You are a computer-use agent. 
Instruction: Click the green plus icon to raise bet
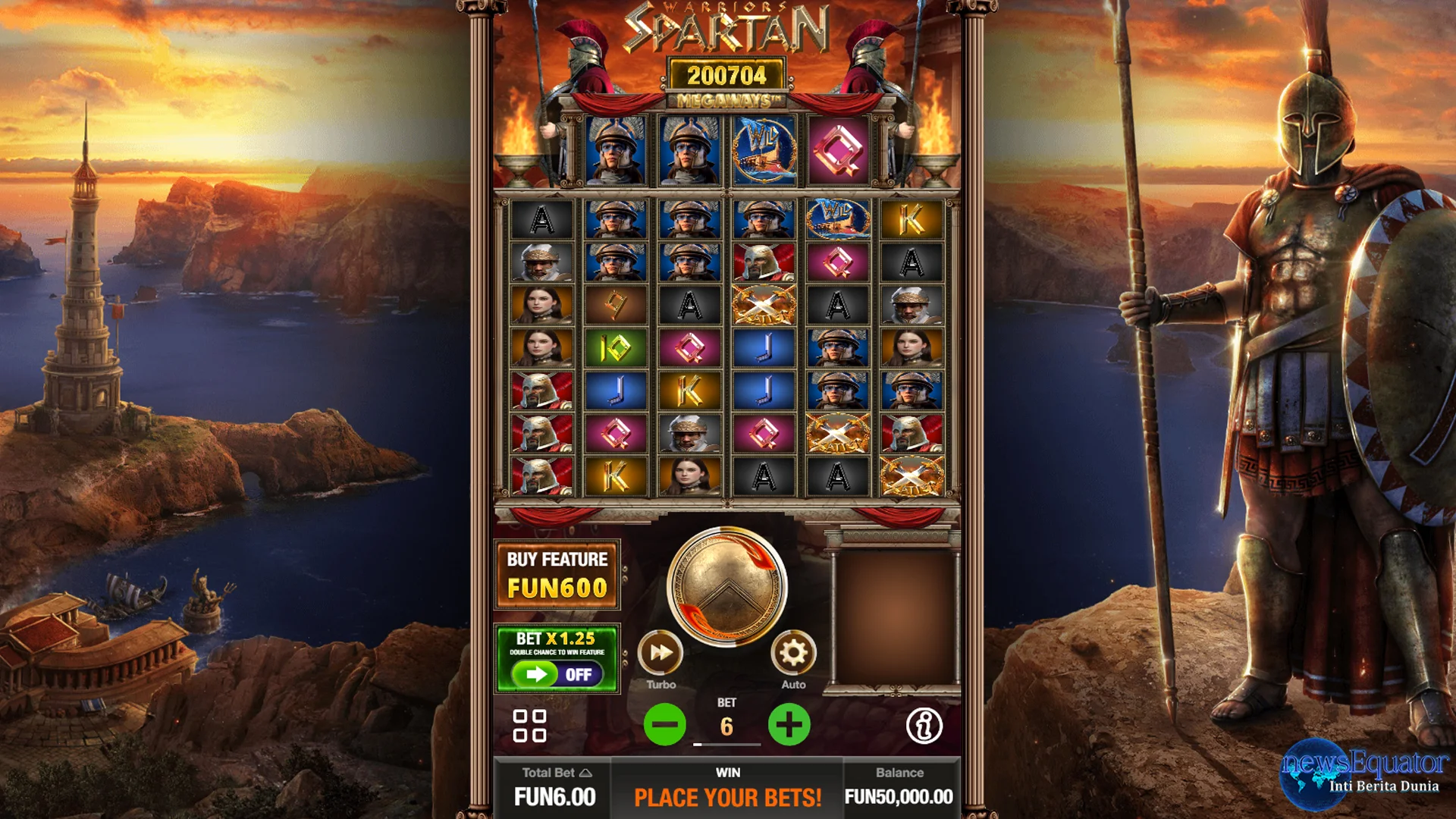[789, 724]
